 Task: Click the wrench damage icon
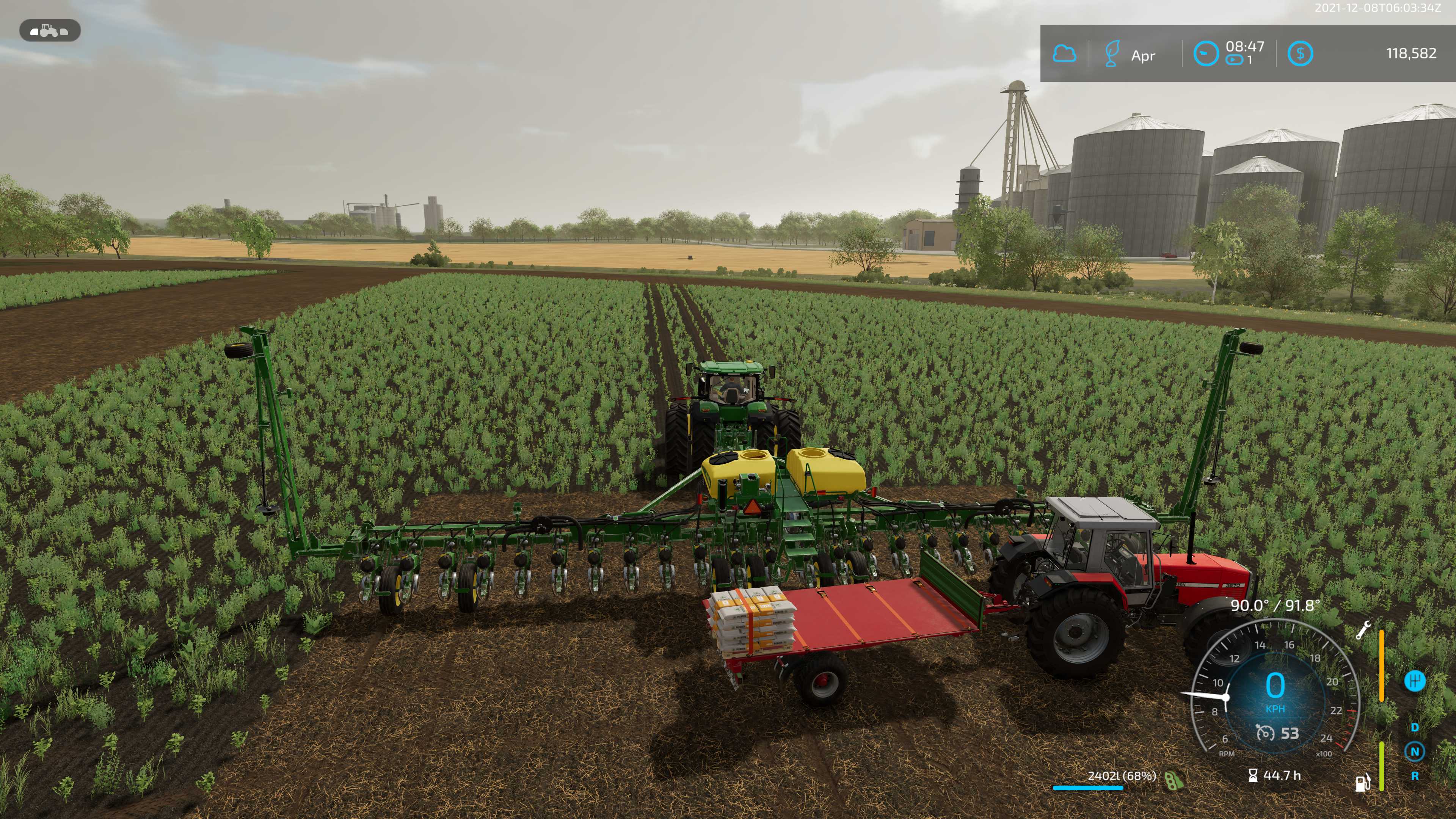coord(1363,630)
